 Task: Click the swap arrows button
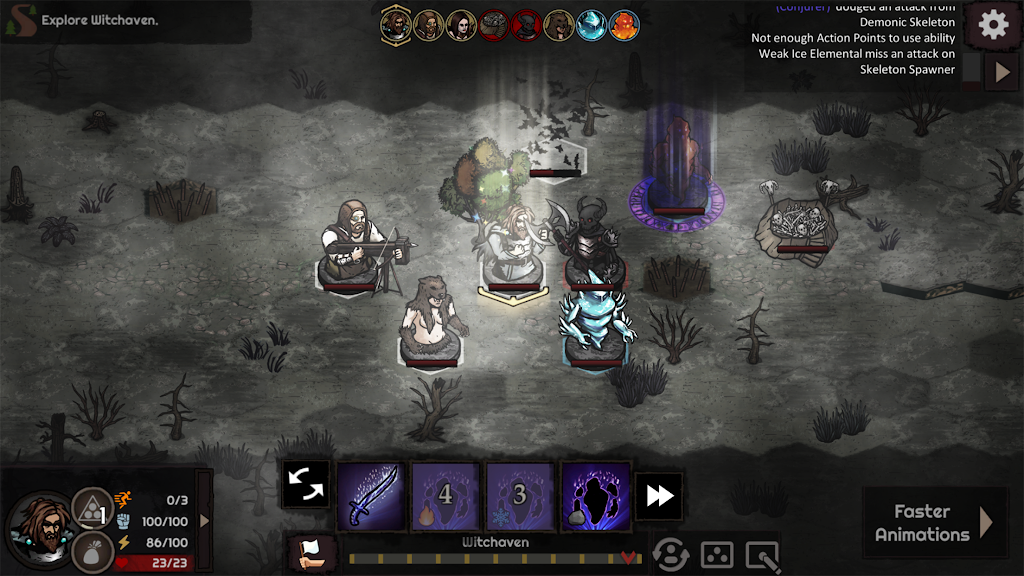pyautogui.click(x=305, y=484)
